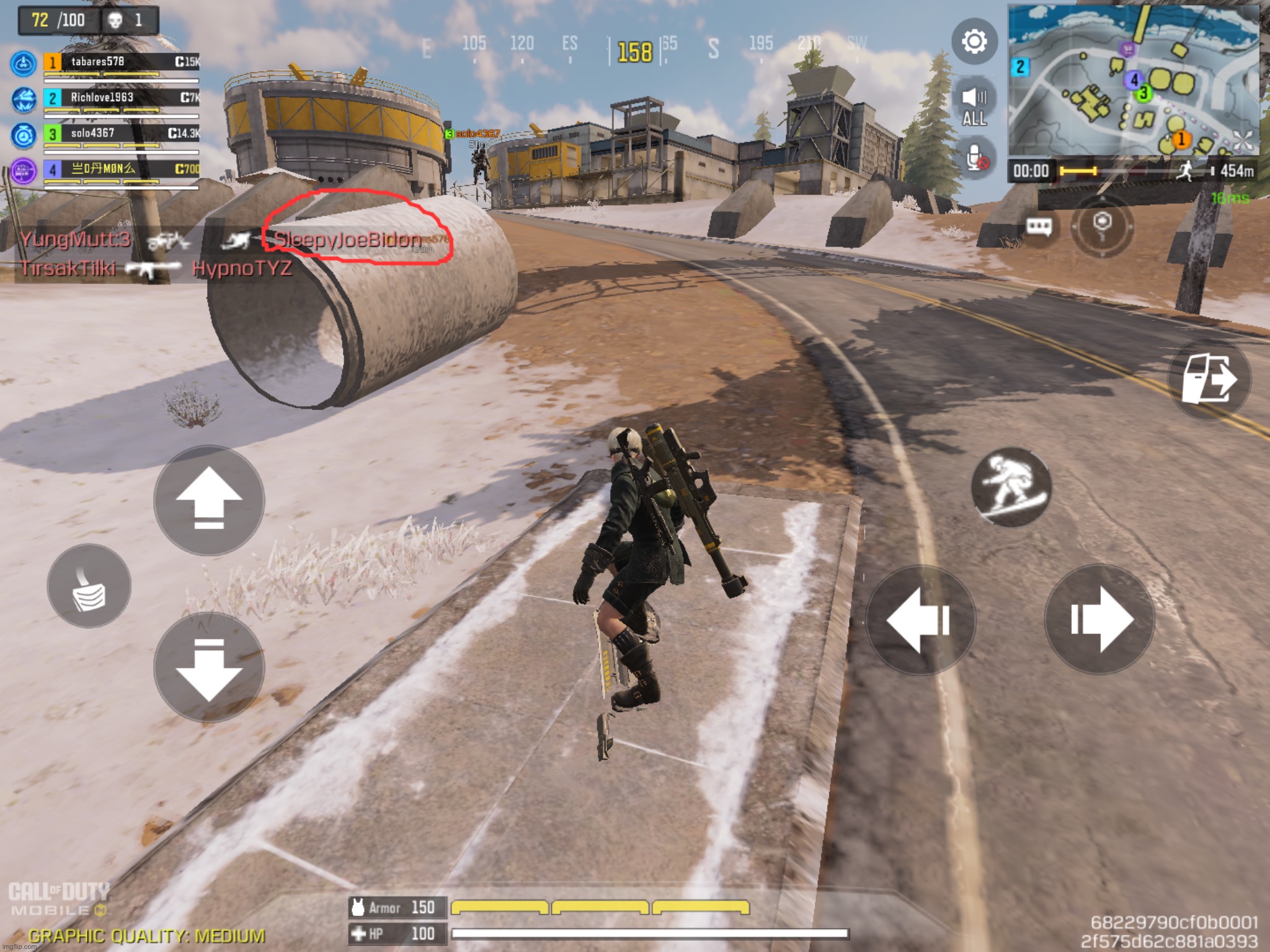Tap the steer left arrow

tap(920, 620)
